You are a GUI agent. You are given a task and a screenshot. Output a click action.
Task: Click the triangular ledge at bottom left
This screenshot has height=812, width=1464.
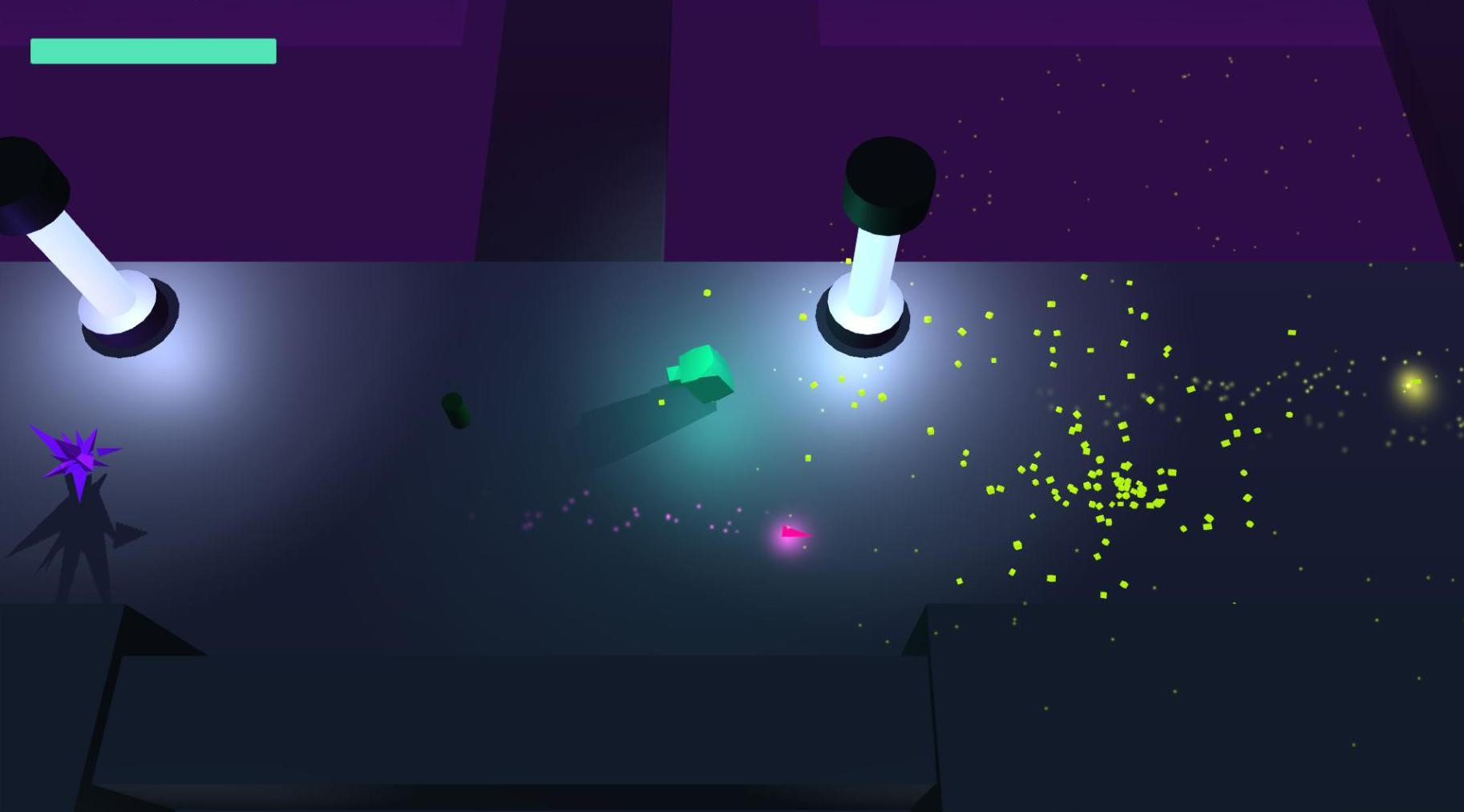[152, 633]
